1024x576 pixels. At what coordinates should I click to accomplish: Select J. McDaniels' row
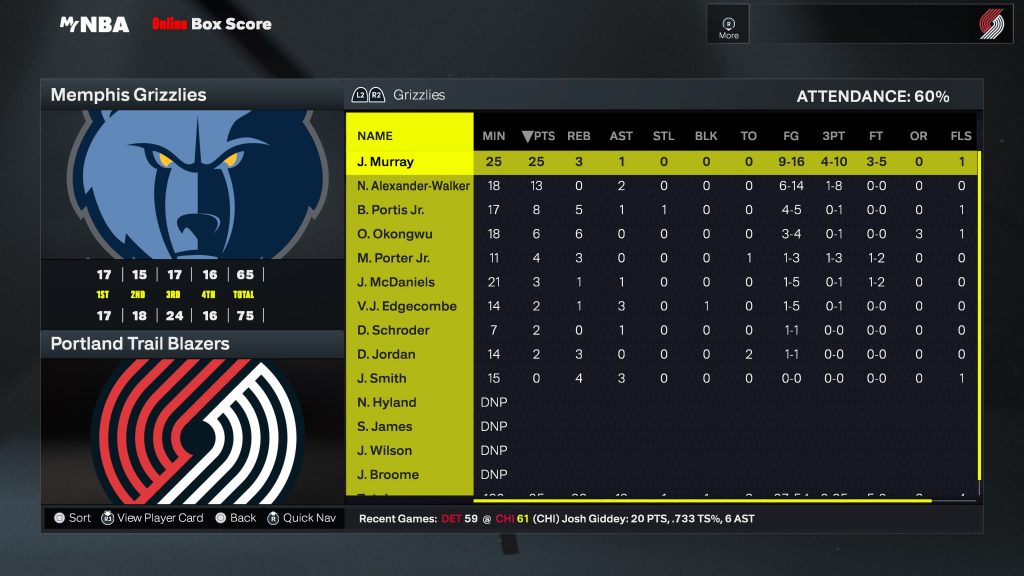(395, 282)
